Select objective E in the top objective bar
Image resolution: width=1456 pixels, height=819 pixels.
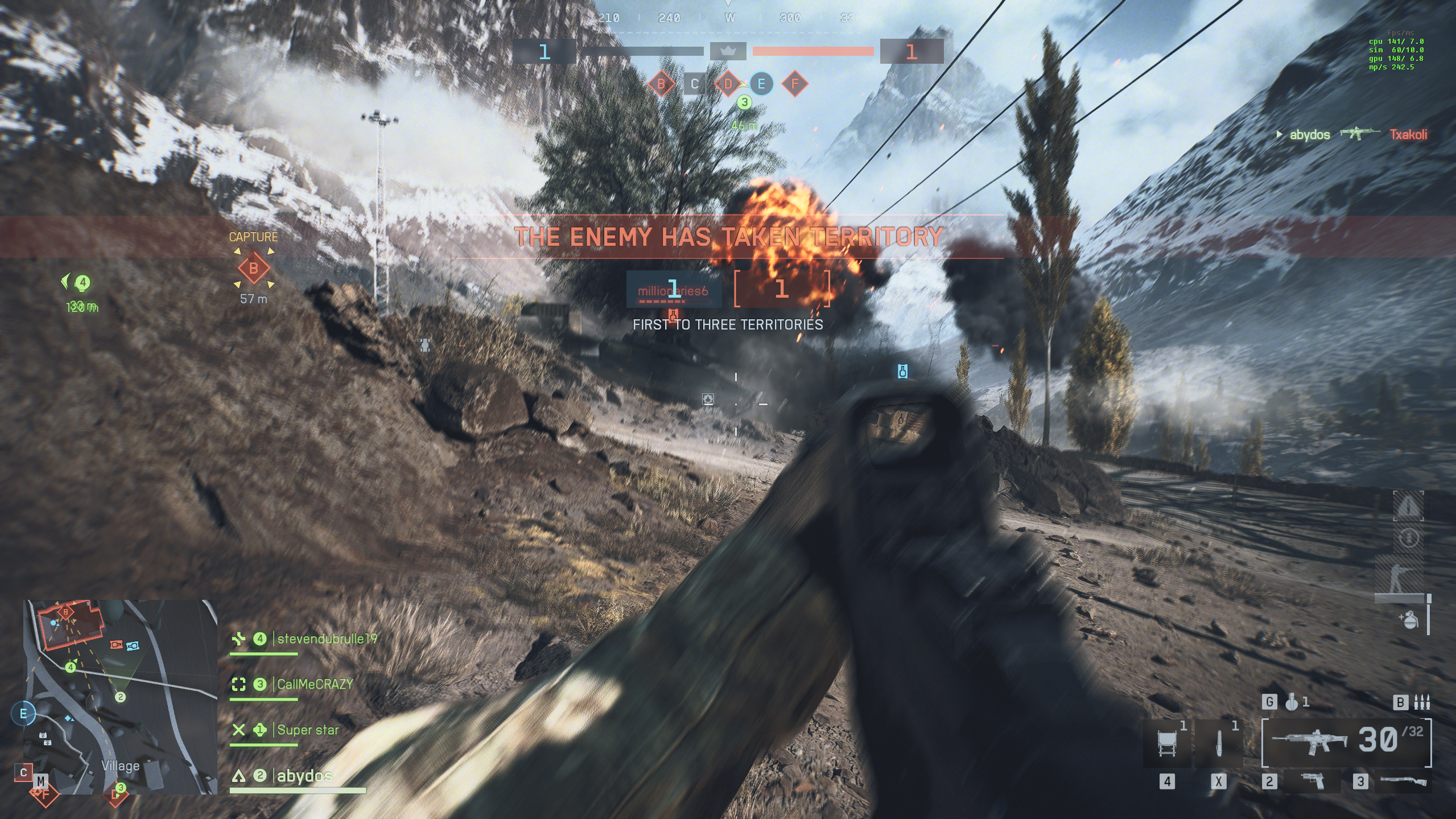pos(761,84)
